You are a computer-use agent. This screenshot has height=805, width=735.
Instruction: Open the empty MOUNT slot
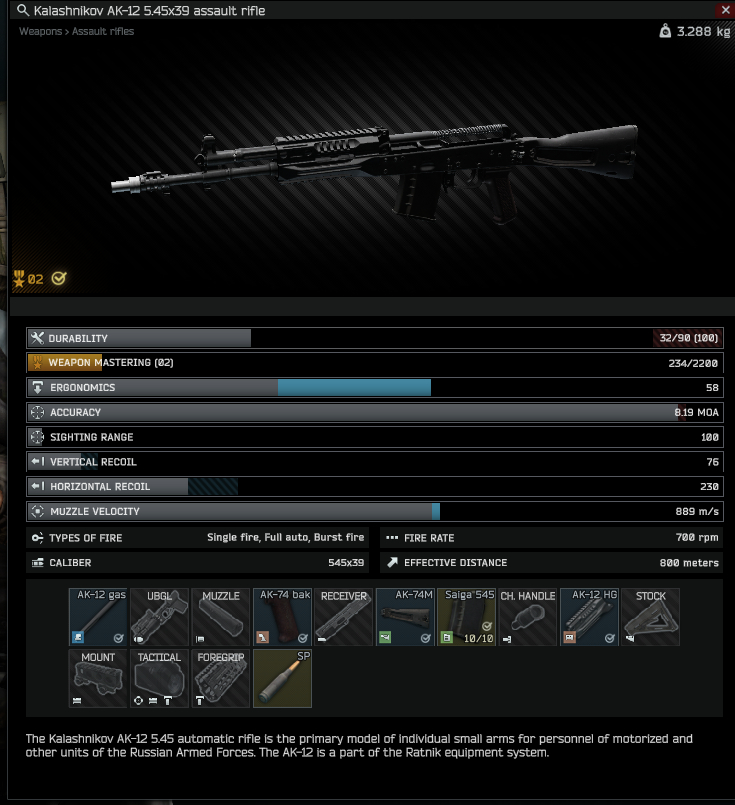(99, 678)
